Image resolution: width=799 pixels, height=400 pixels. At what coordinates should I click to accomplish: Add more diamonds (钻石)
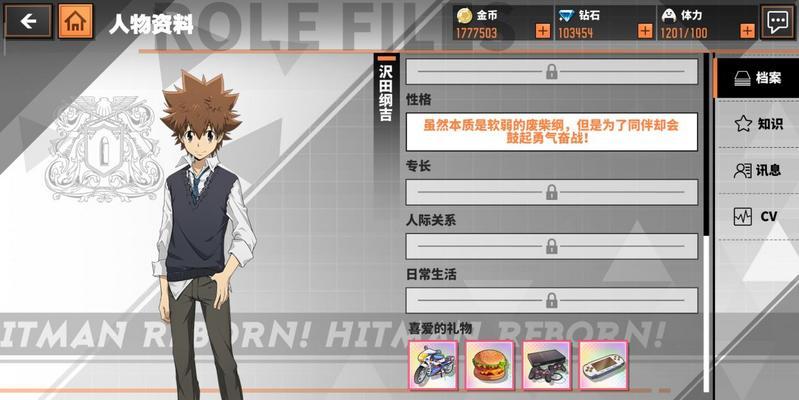(645, 32)
